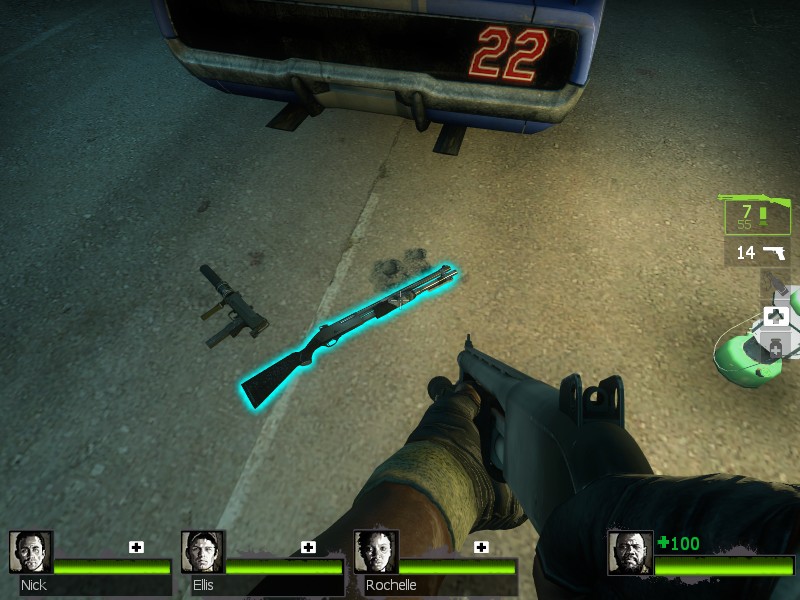This screenshot has width=800, height=600.
Task: Select the pain pills bottle slot
Action: coord(776,348)
